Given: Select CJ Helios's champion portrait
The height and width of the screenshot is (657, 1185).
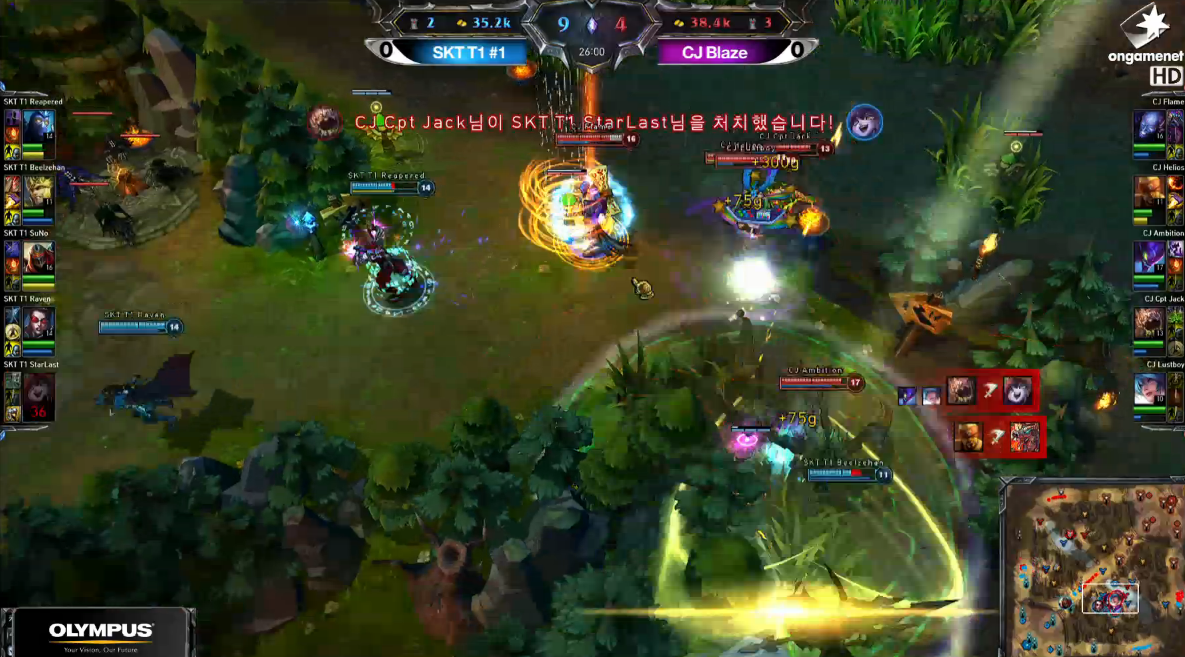Looking at the screenshot, I should coord(1146,192).
